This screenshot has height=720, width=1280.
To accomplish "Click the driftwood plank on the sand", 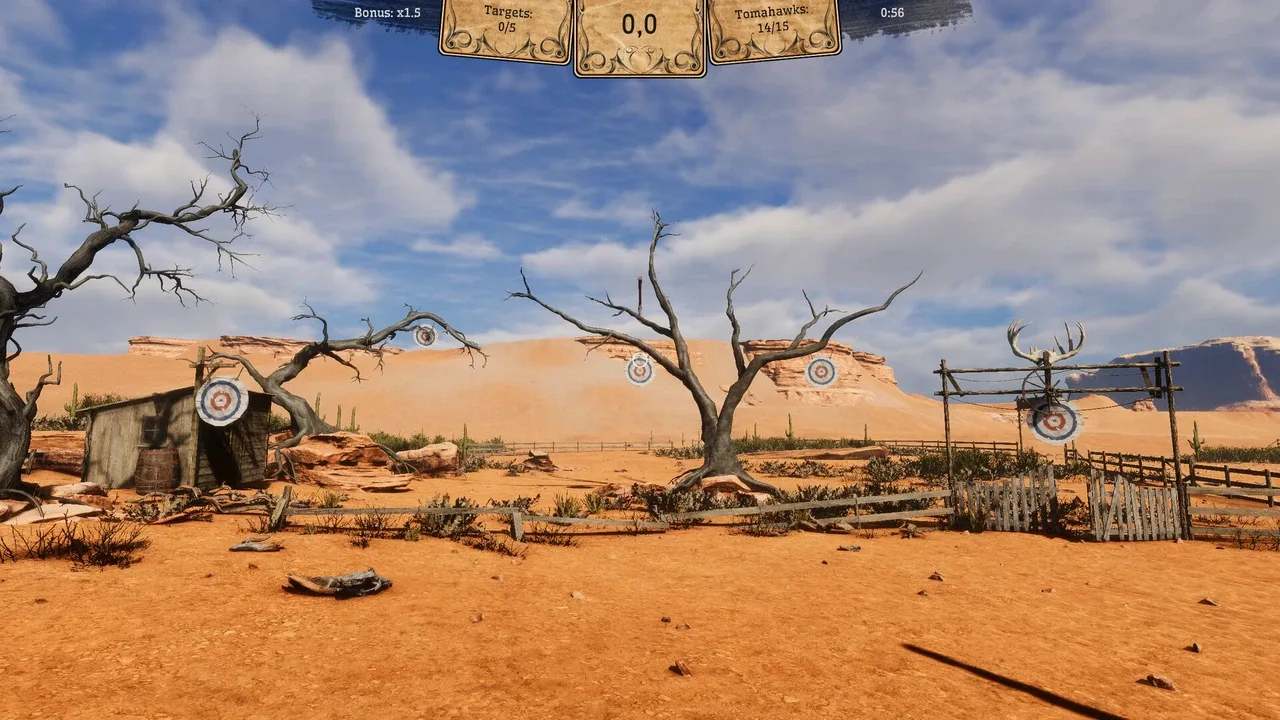I will [x=335, y=580].
